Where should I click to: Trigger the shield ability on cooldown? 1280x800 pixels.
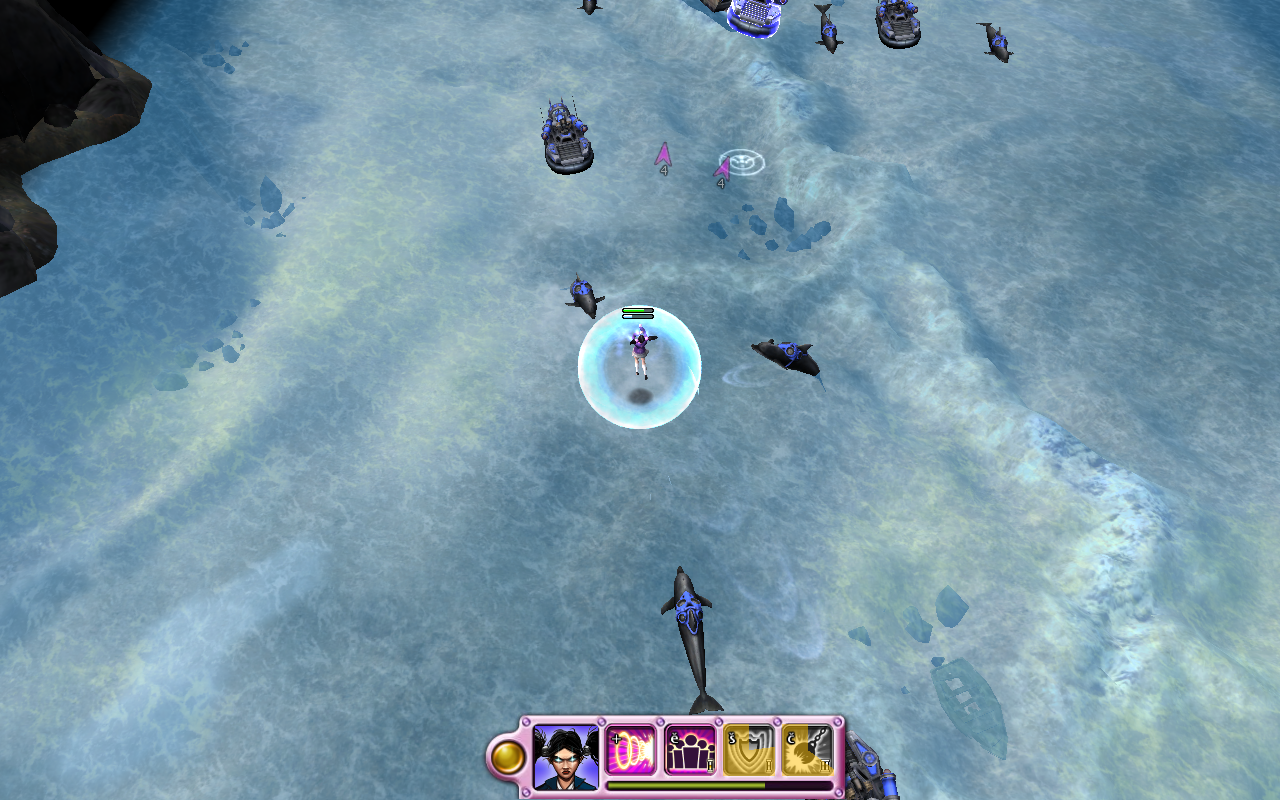[748, 750]
